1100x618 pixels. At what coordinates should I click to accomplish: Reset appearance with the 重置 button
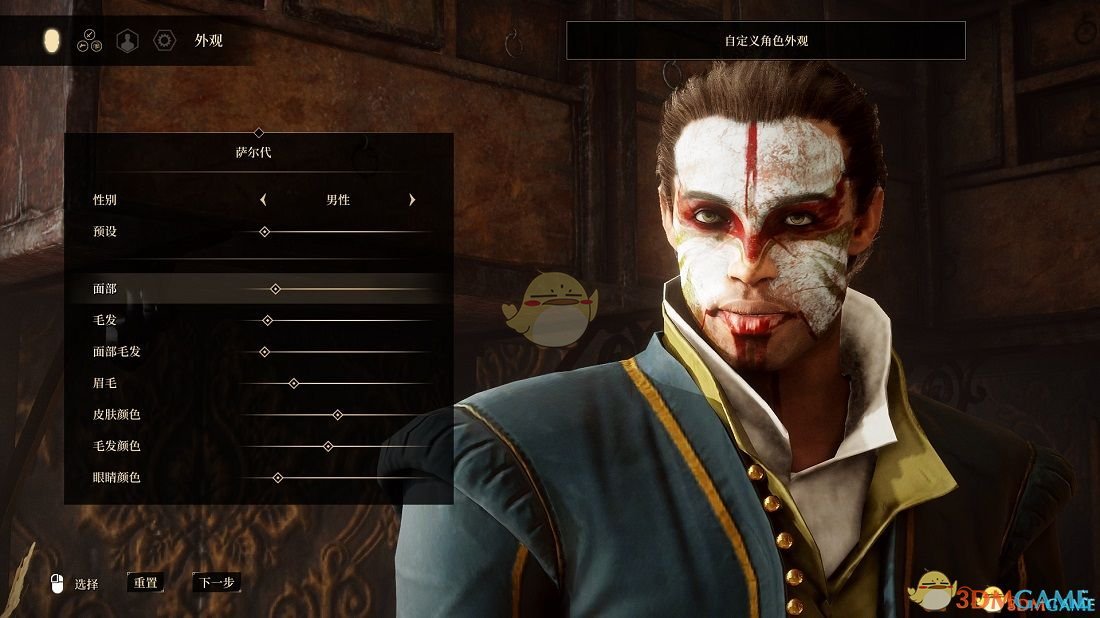click(146, 582)
